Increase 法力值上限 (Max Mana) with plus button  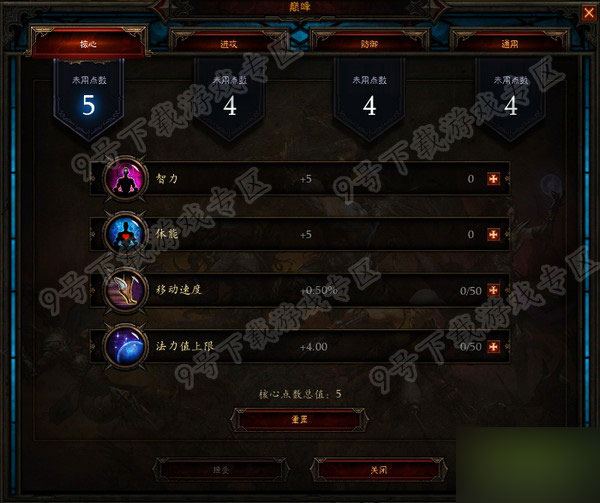click(492, 346)
